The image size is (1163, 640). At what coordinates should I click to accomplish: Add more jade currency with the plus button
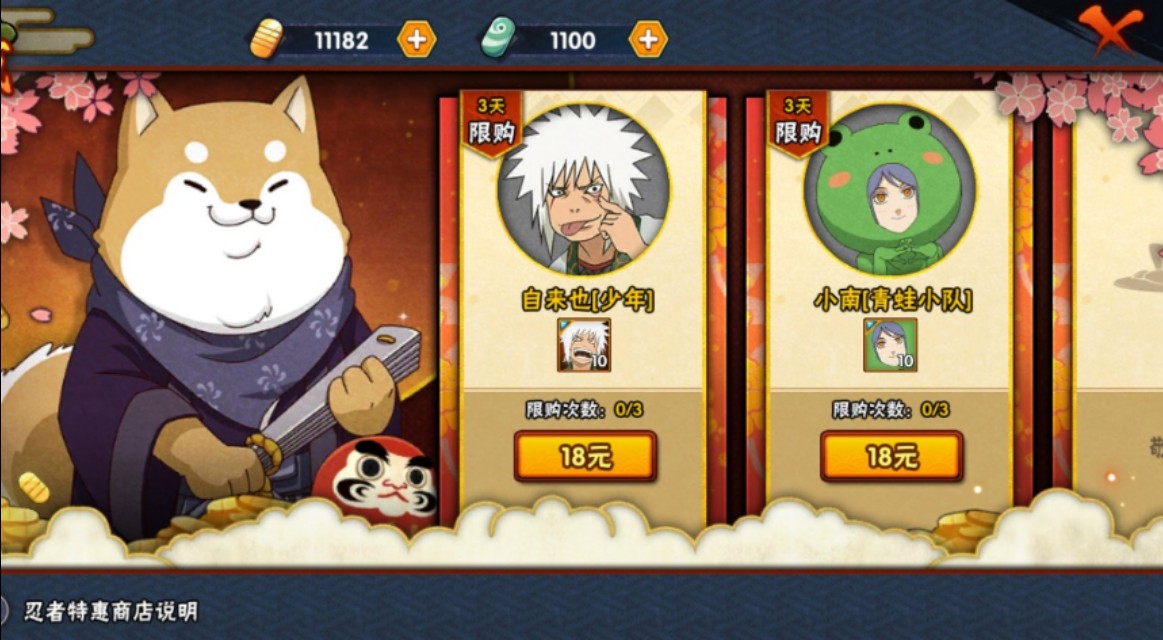[x=647, y=40]
